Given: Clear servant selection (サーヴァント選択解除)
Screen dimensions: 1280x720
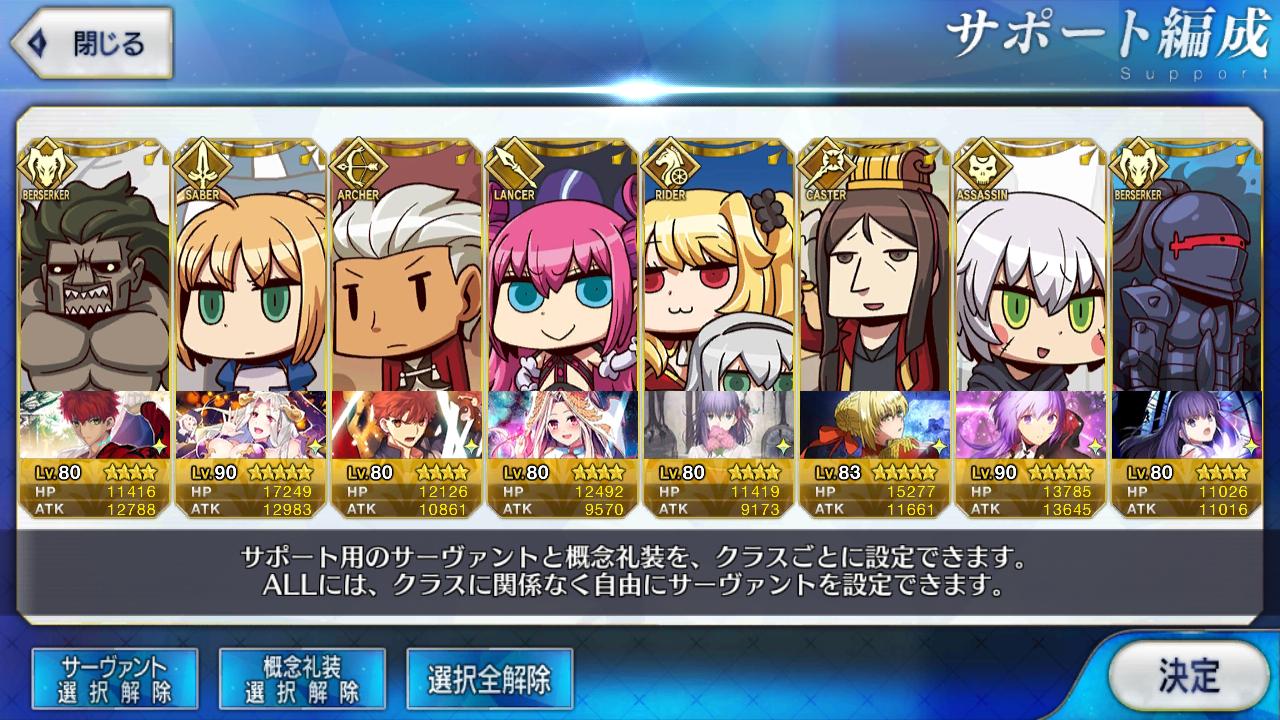Looking at the screenshot, I should [x=115, y=678].
